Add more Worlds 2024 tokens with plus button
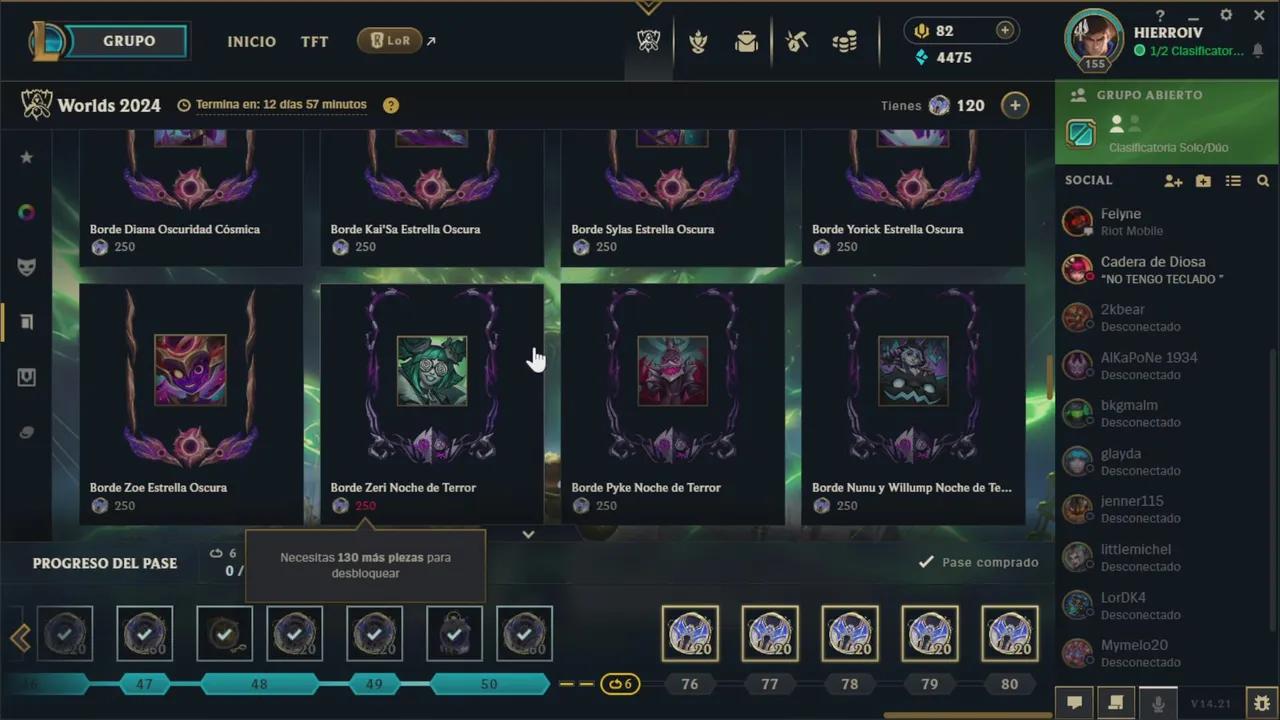The width and height of the screenshot is (1280, 720). pos(1014,105)
